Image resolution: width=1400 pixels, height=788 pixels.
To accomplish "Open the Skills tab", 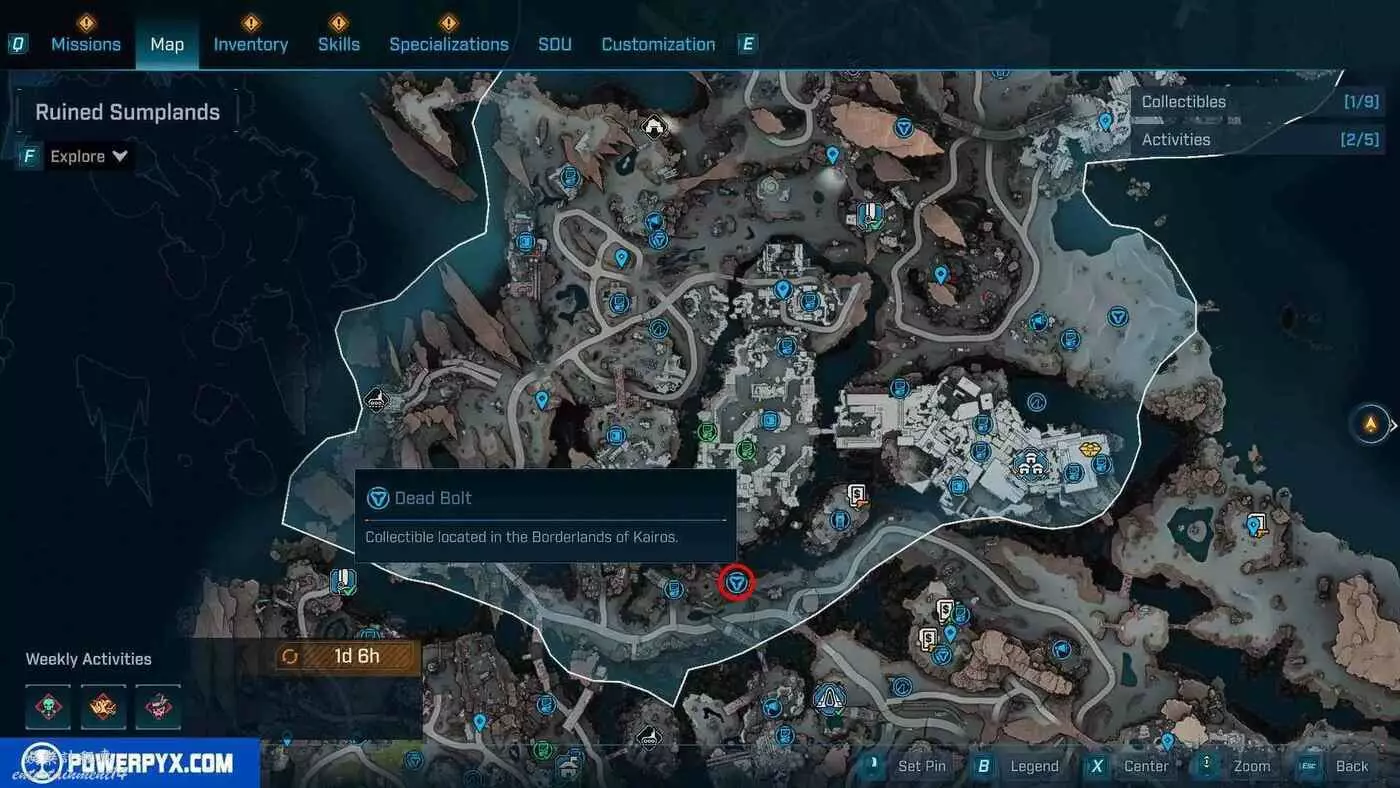I will (x=339, y=44).
